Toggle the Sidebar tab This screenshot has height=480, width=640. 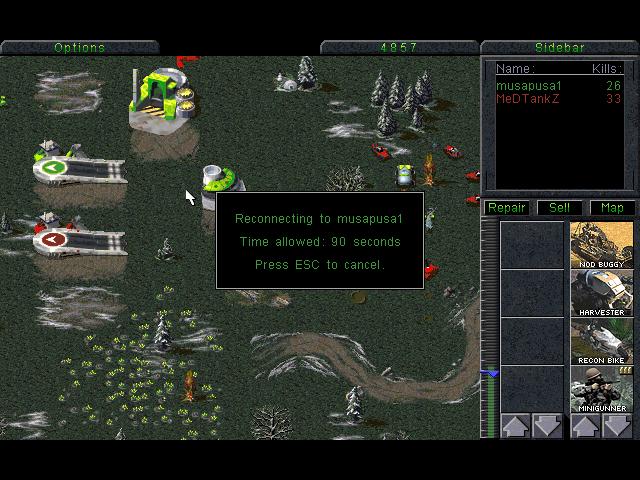coord(559,47)
